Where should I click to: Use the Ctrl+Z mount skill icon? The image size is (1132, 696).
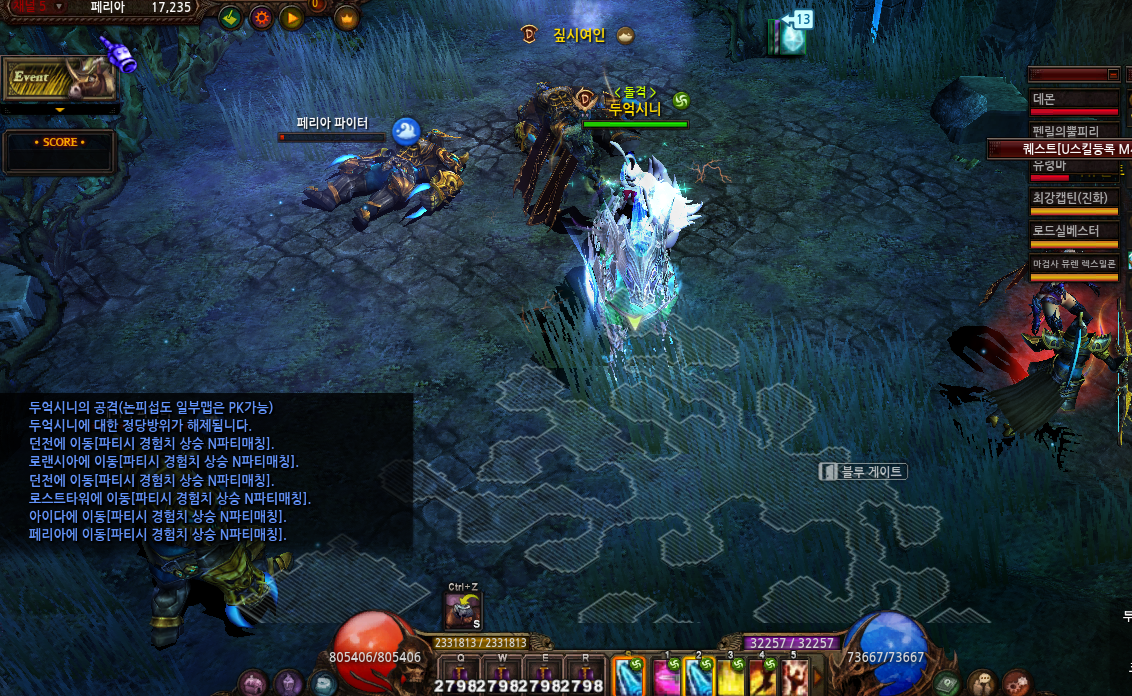coord(462,609)
